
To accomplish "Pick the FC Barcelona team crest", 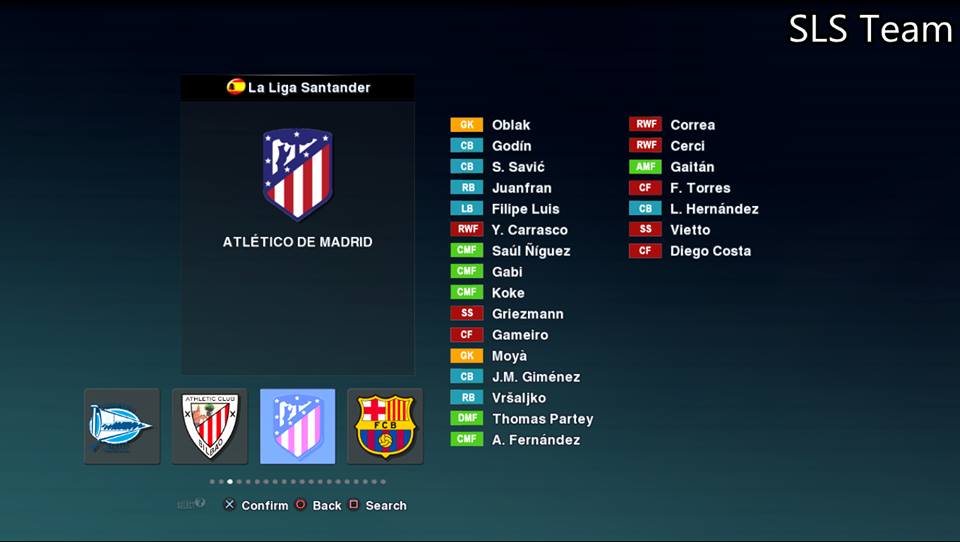I will tap(385, 426).
